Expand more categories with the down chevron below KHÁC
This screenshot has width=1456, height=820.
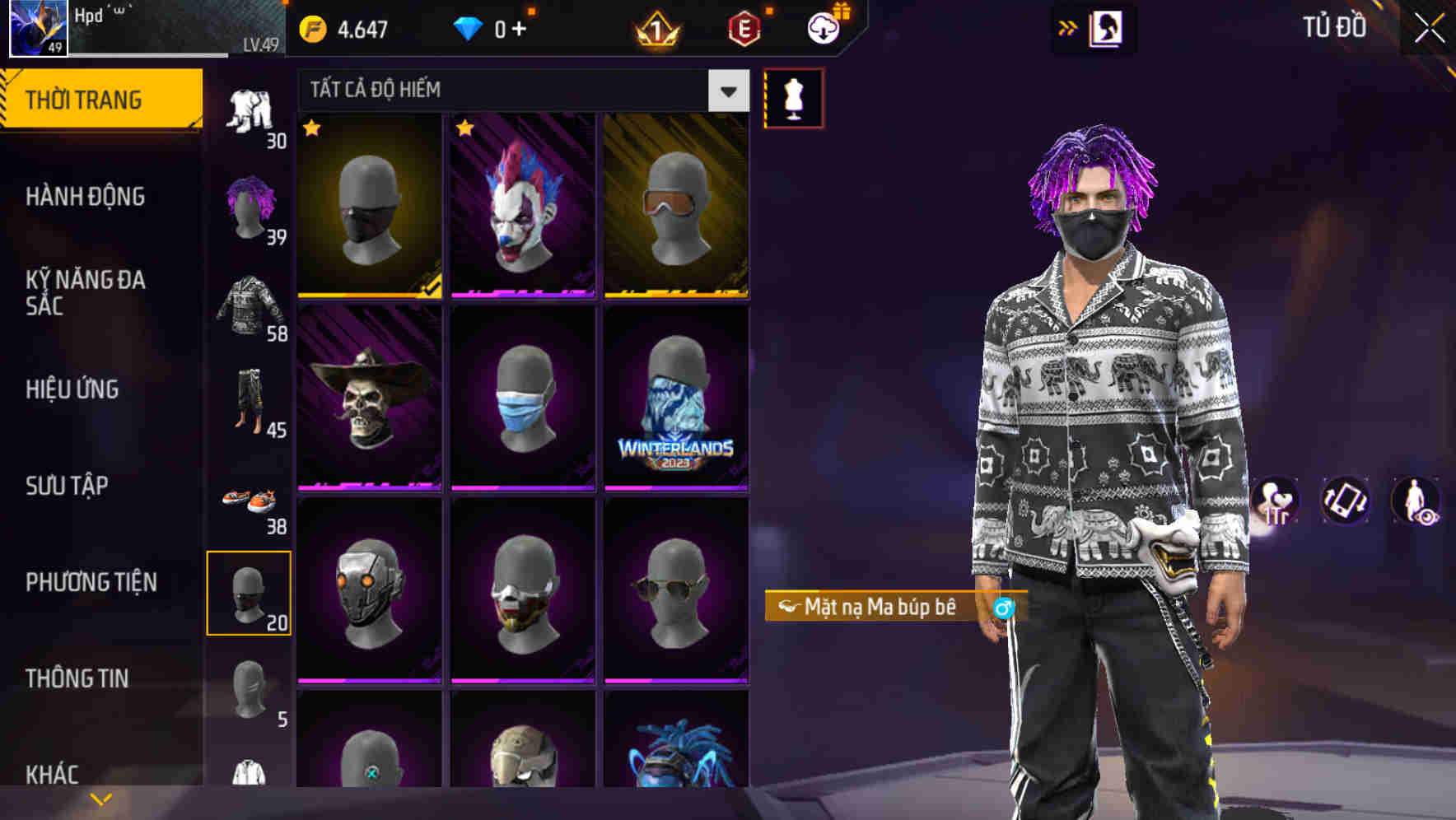(x=99, y=797)
